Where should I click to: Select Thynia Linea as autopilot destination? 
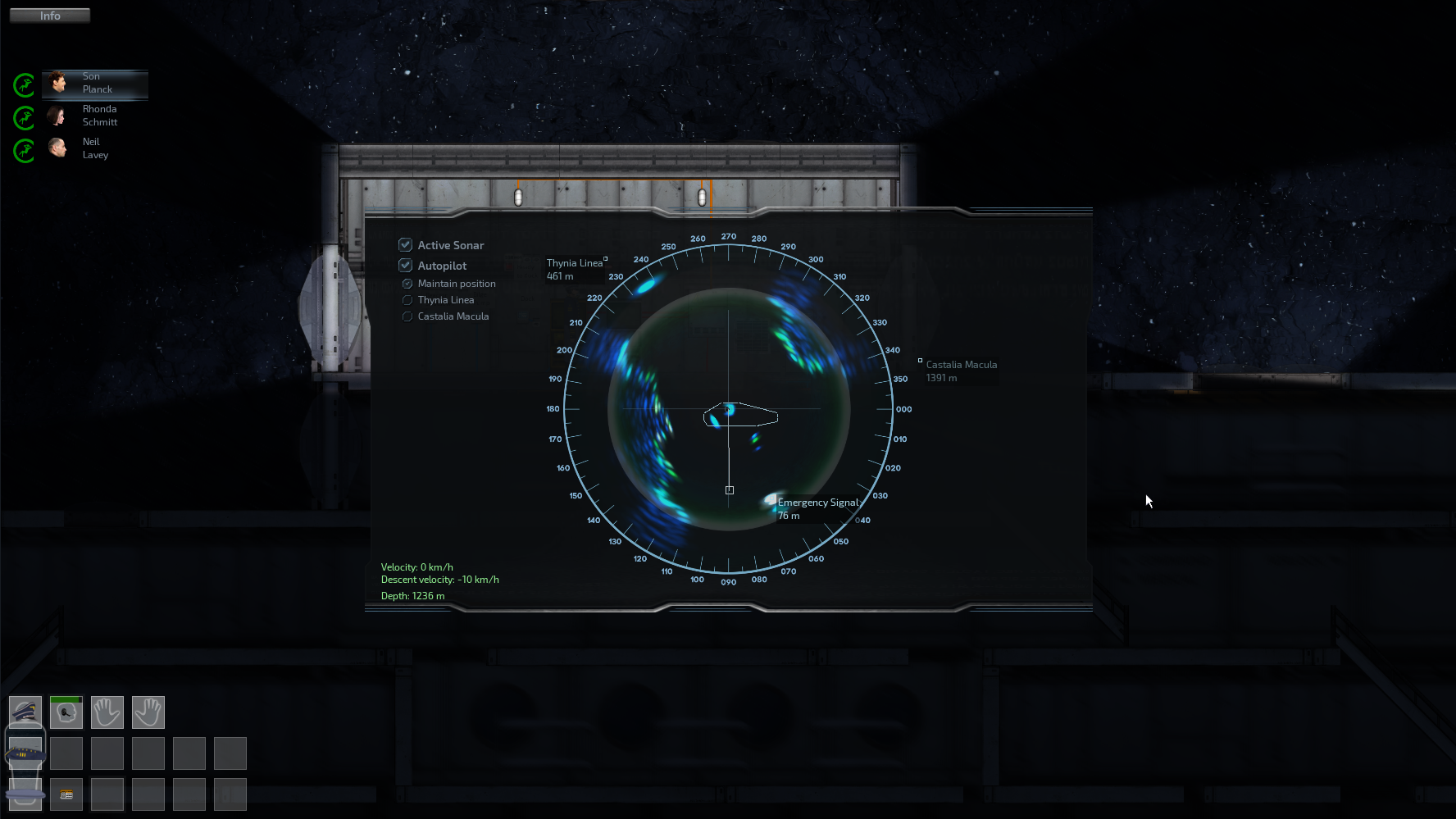[x=407, y=300]
